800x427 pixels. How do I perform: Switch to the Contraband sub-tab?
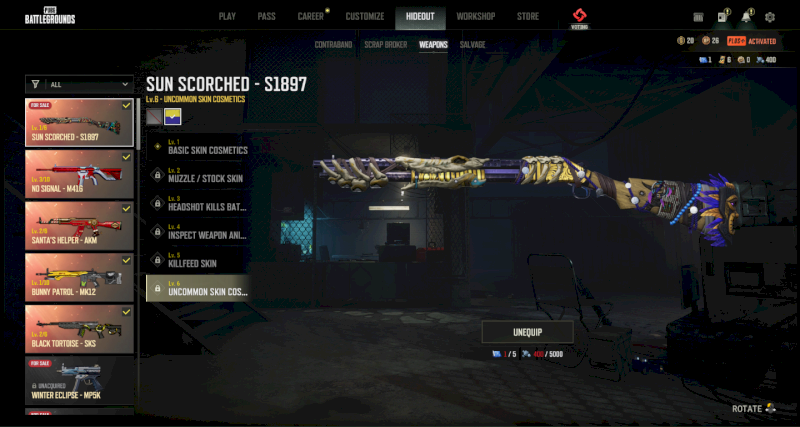(332, 45)
